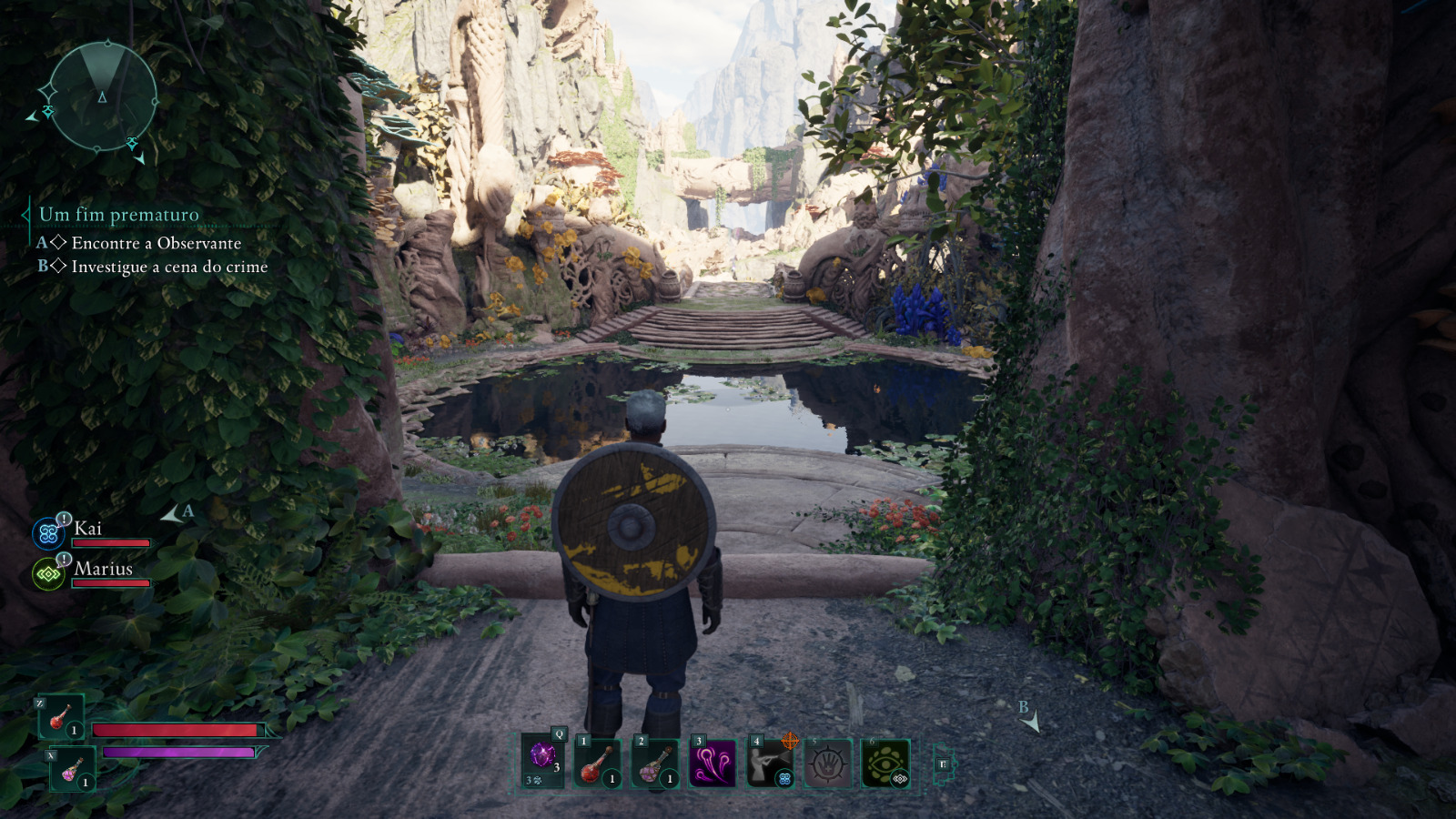The image size is (1456, 819).
Task: Activate the rifle shooter companion ability
Action: click(x=770, y=763)
